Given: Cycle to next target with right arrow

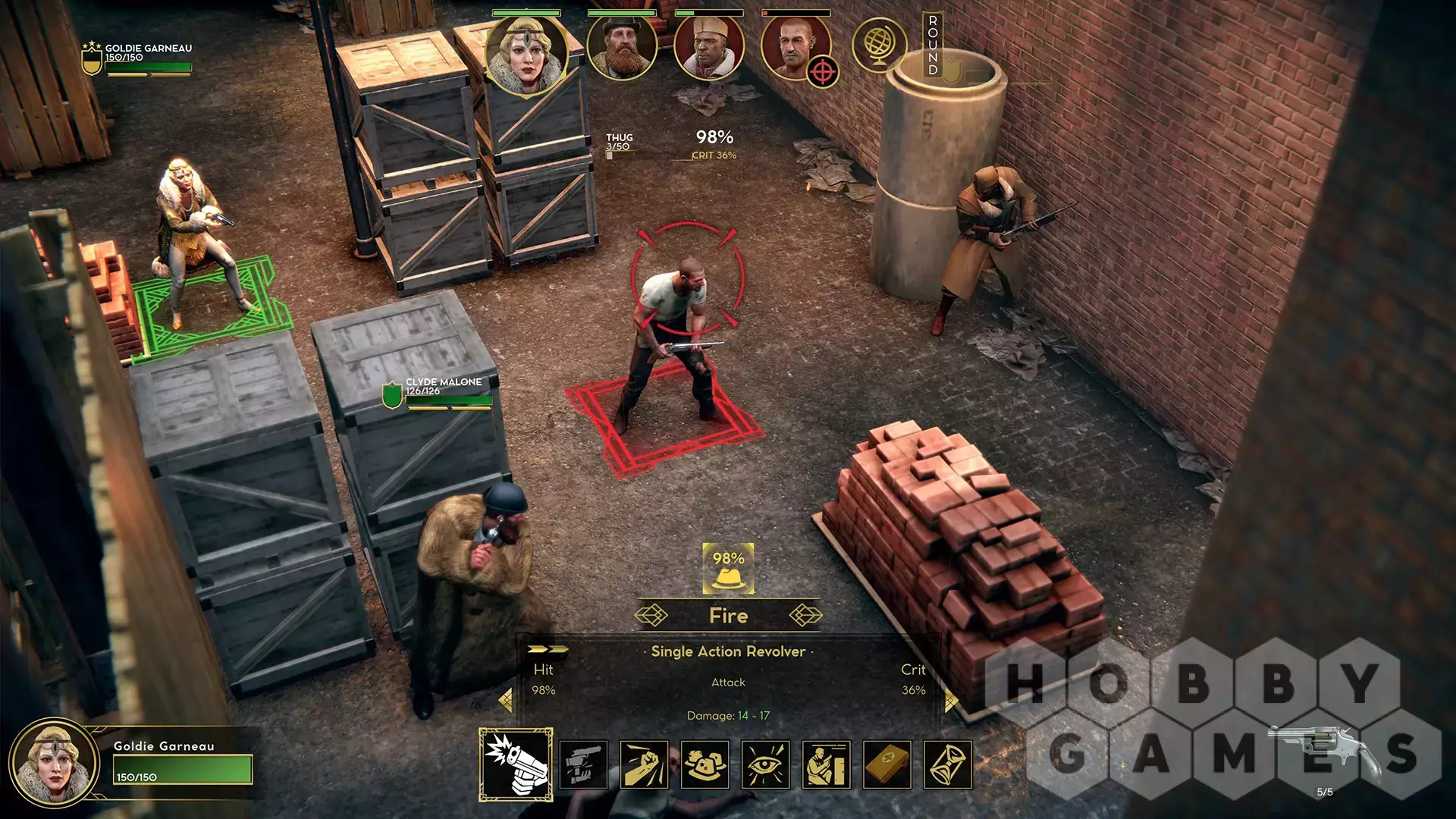Looking at the screenshot, I should coord(951,699).
